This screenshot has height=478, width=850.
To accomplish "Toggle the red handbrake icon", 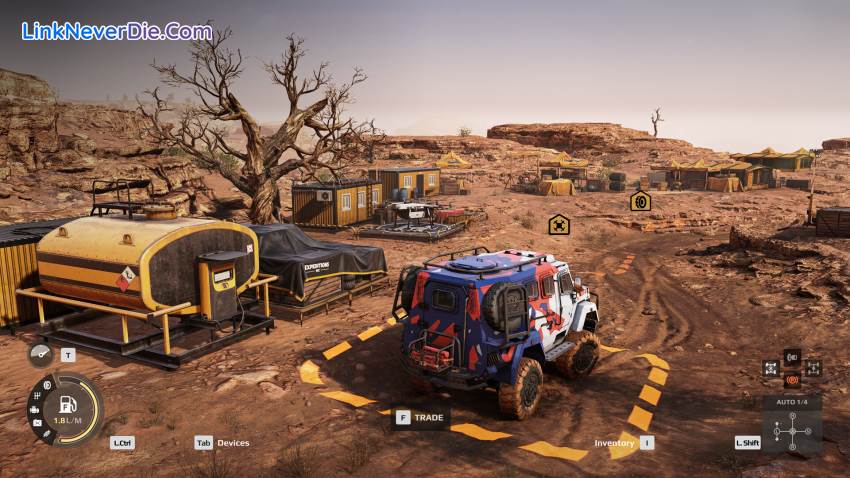I will pos(791,380).
